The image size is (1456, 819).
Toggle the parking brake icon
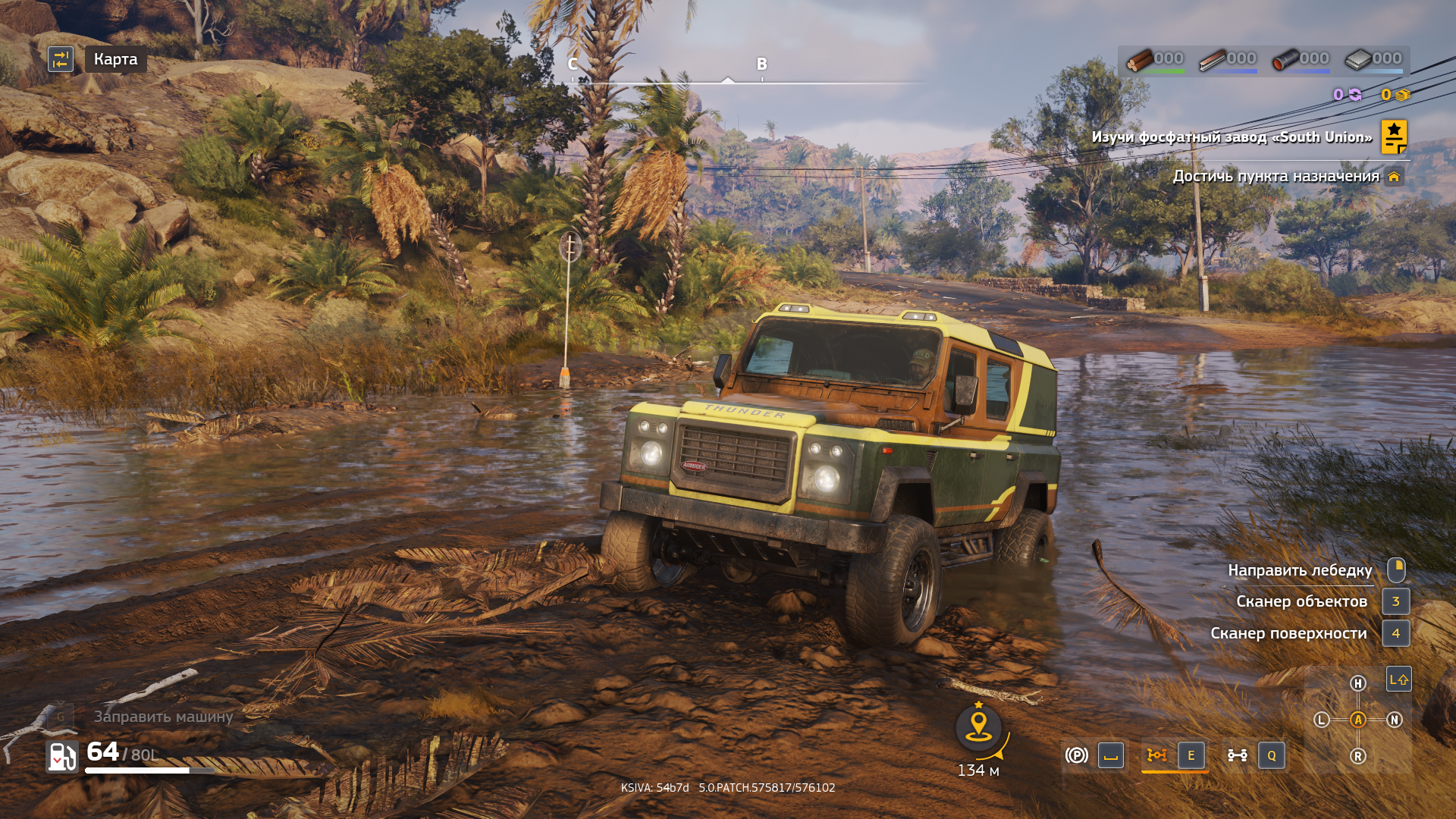1076,755
